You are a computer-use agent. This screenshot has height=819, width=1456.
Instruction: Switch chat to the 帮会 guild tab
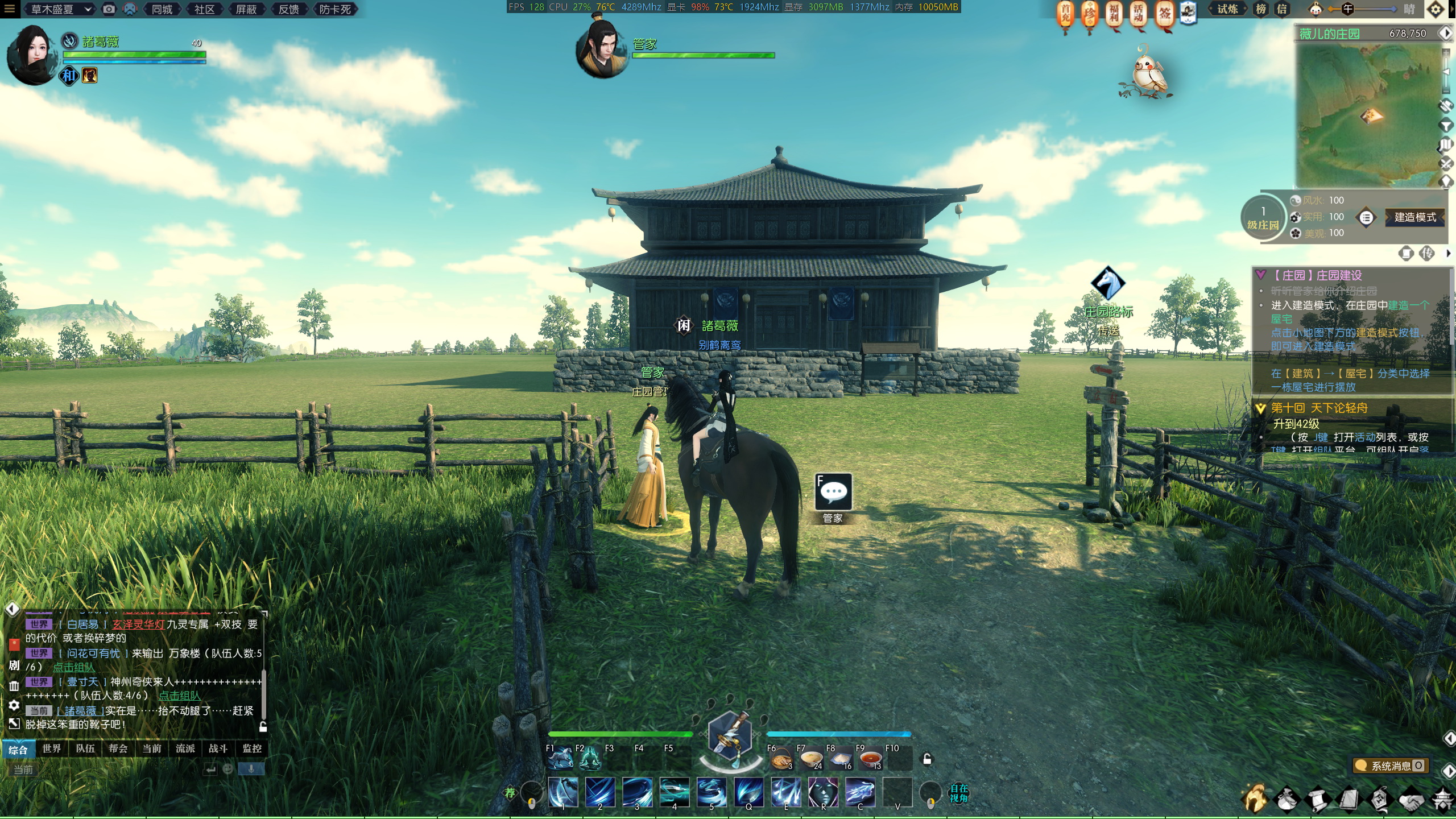tap(118, 748)
